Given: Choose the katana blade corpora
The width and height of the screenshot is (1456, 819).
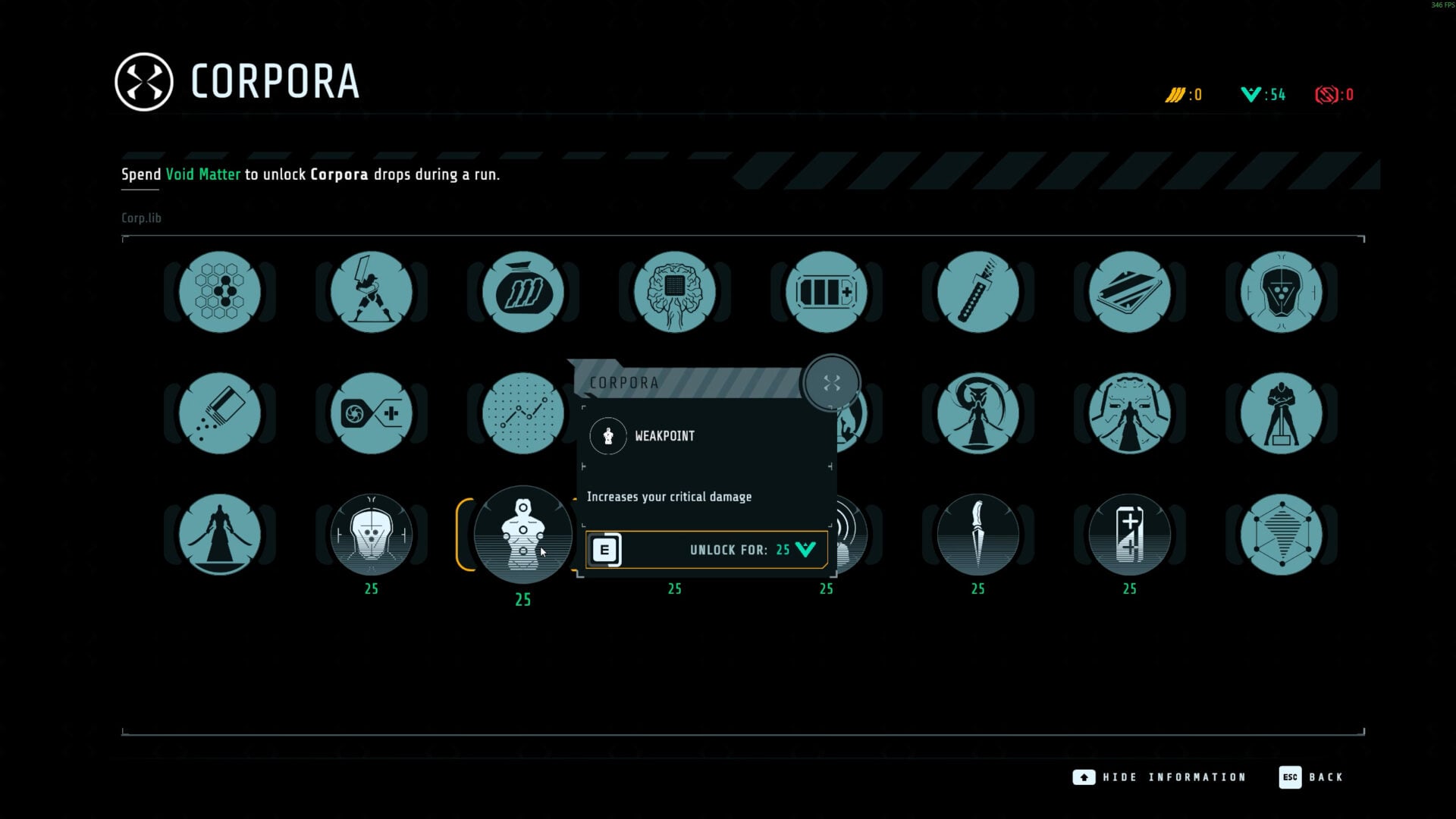Looking at the screenshot, I should (x=978, y=292).
